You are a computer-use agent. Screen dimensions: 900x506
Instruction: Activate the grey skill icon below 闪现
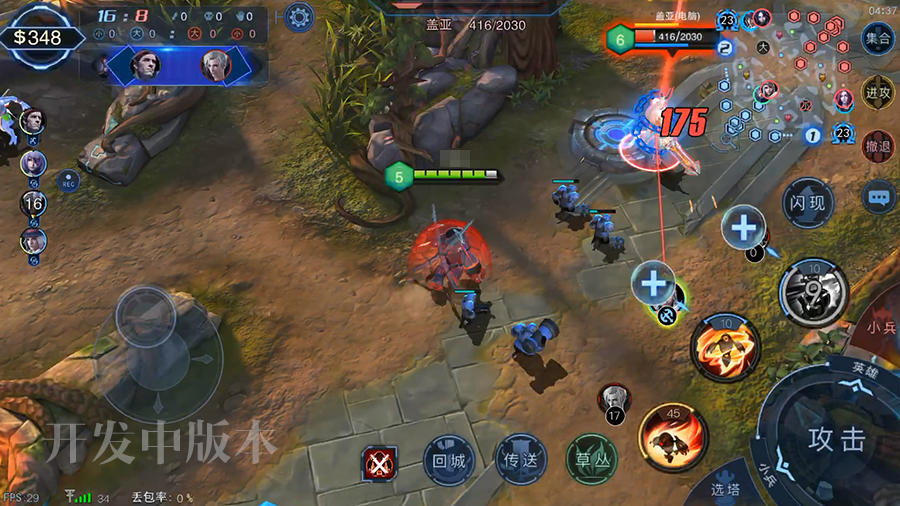tap(812, 292)
